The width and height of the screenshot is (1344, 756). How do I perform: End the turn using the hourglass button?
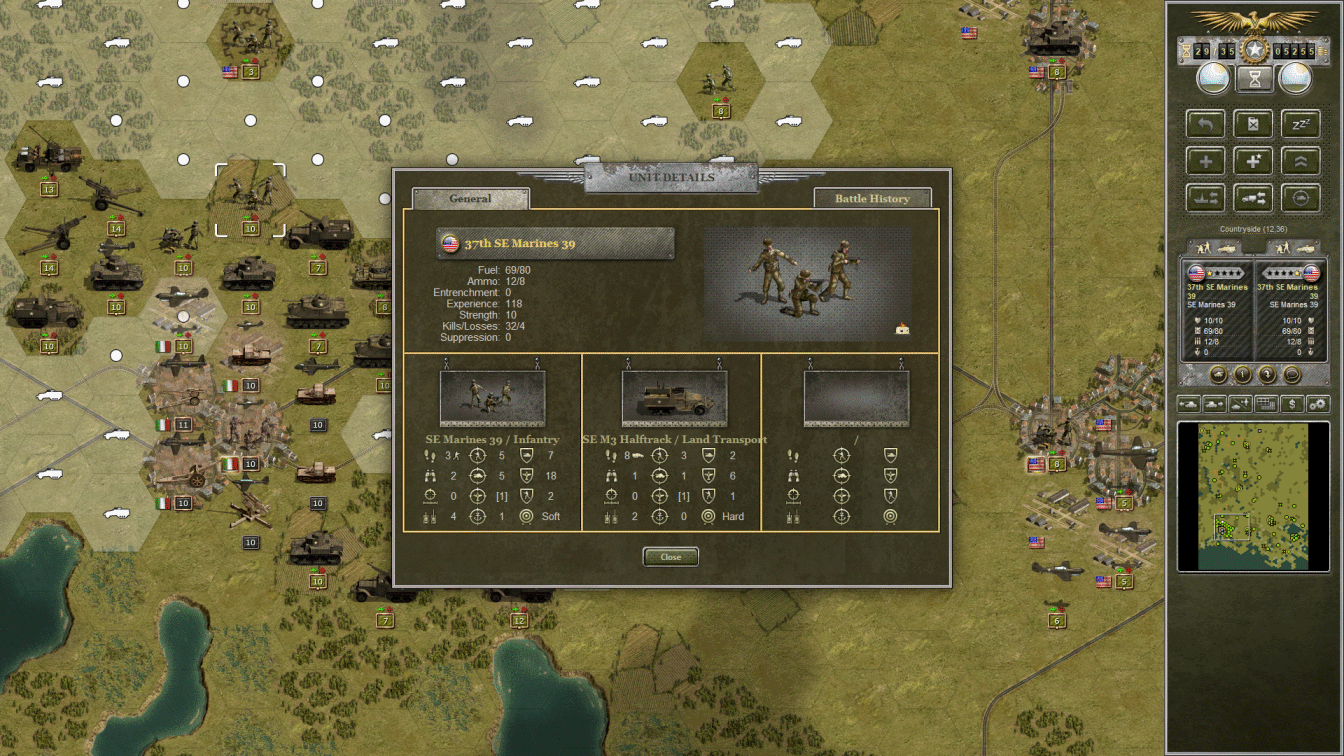pyautogui.click(x=1254, y=78)
